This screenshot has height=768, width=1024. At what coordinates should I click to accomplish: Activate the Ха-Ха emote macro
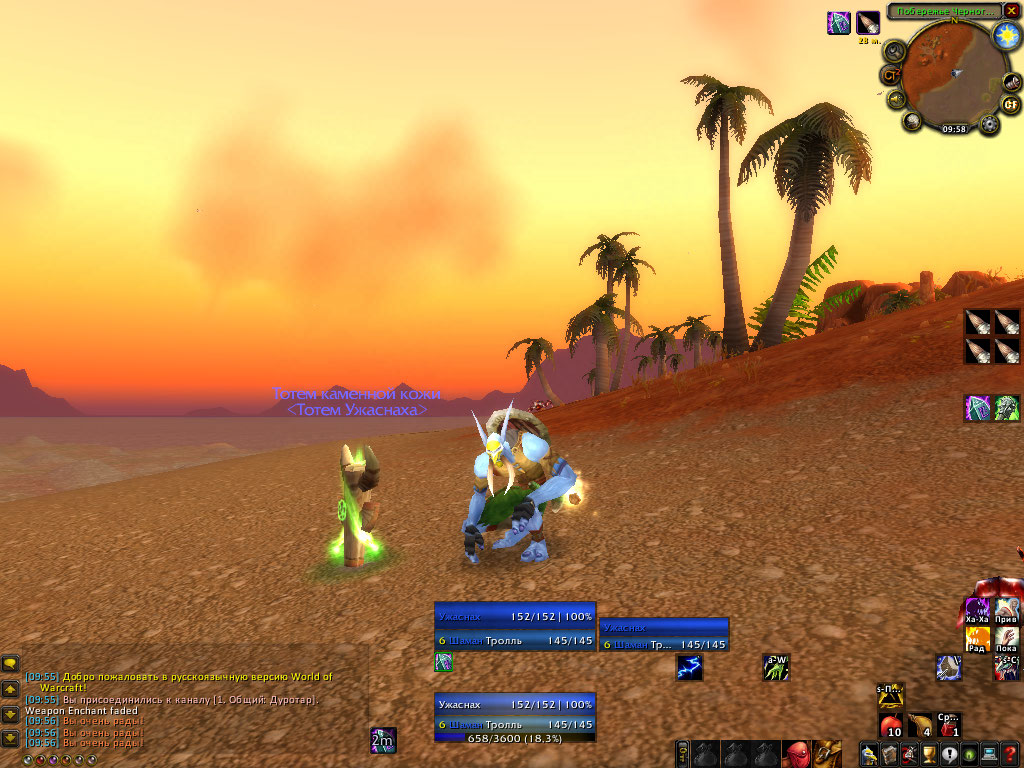pyautogui.click(x=977, y=609)
